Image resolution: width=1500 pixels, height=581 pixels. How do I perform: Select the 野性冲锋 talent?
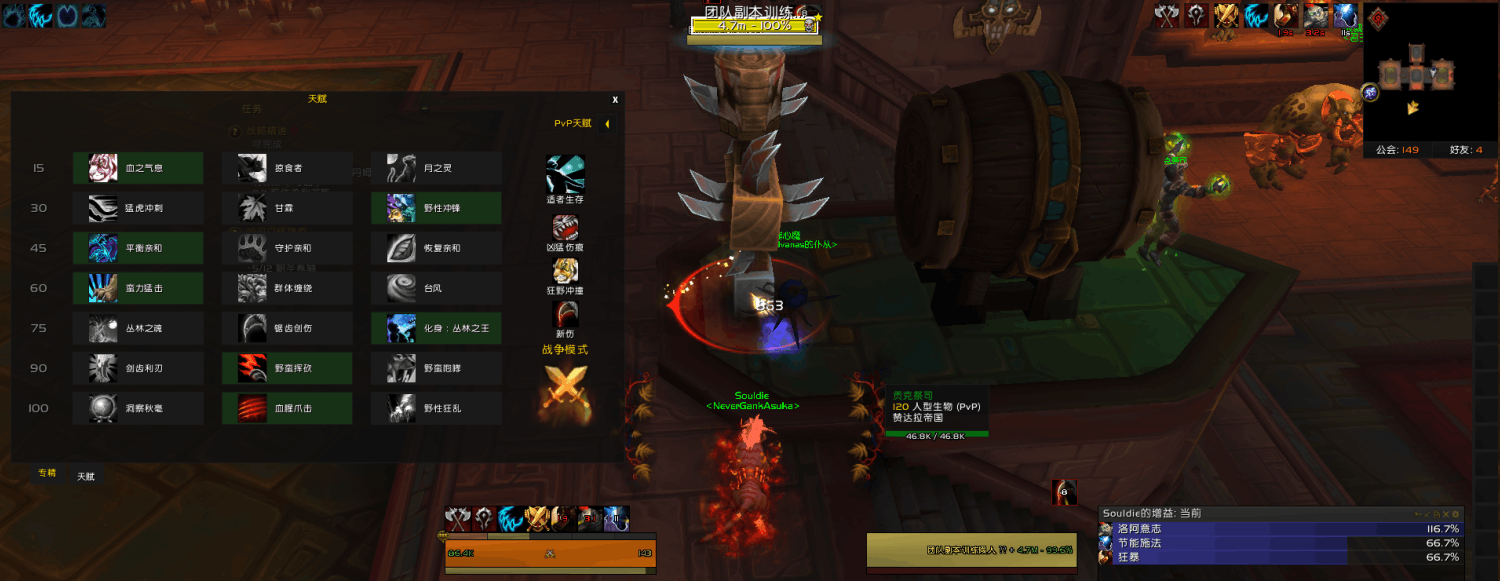[x=436, y=208]
